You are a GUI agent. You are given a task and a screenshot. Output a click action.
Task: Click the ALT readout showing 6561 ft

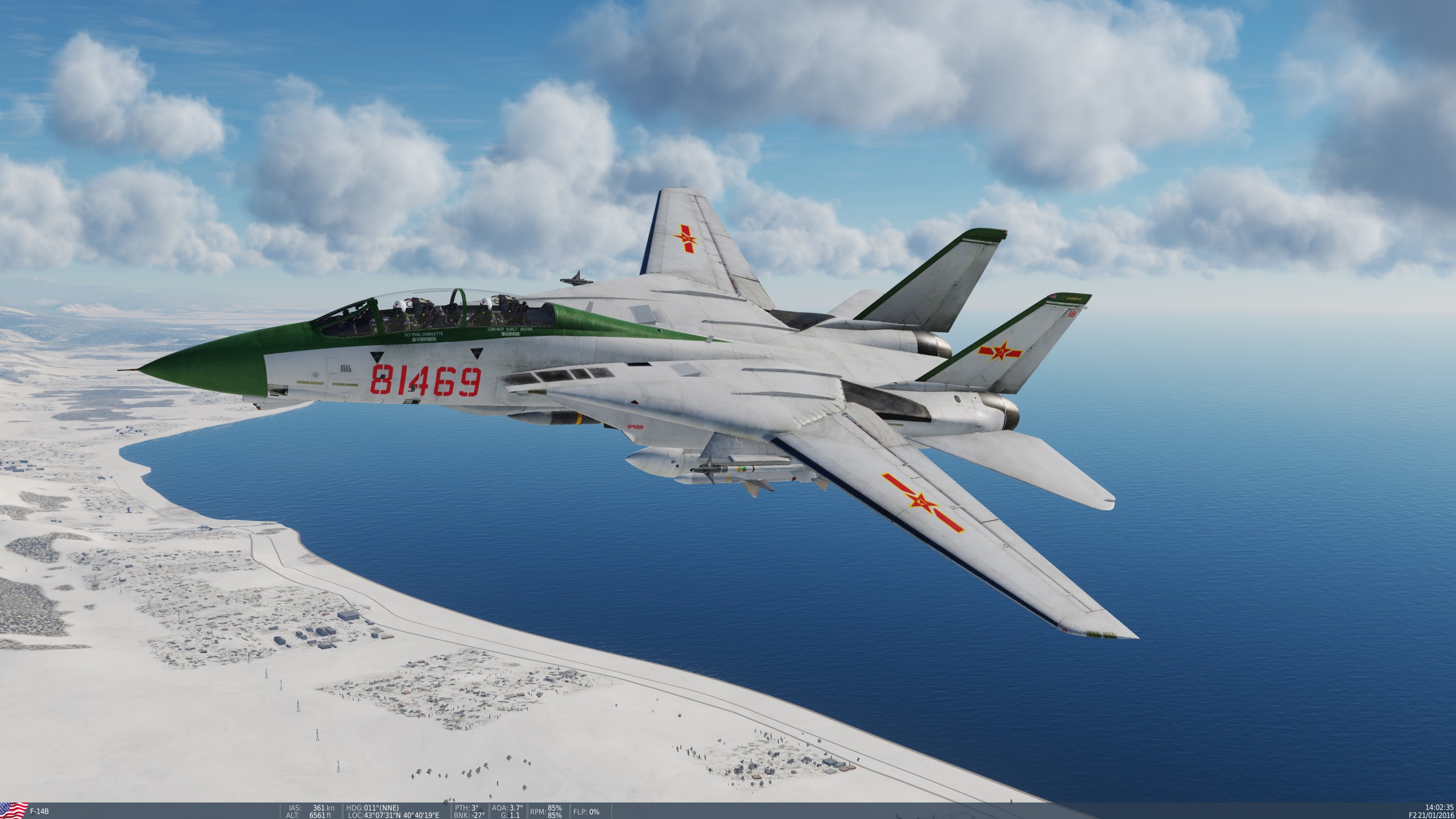(310, 814)
